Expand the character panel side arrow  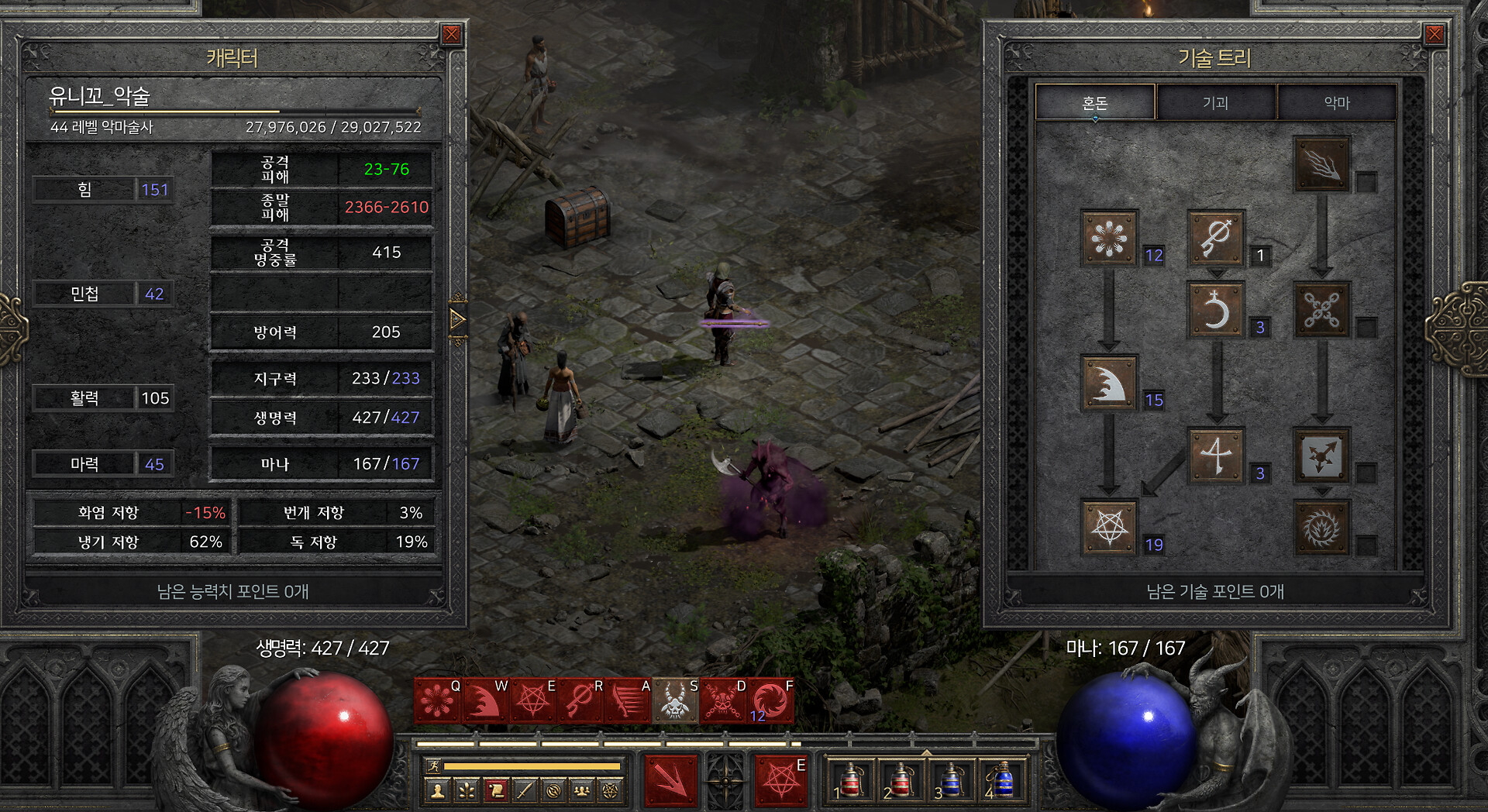(457, 318)
